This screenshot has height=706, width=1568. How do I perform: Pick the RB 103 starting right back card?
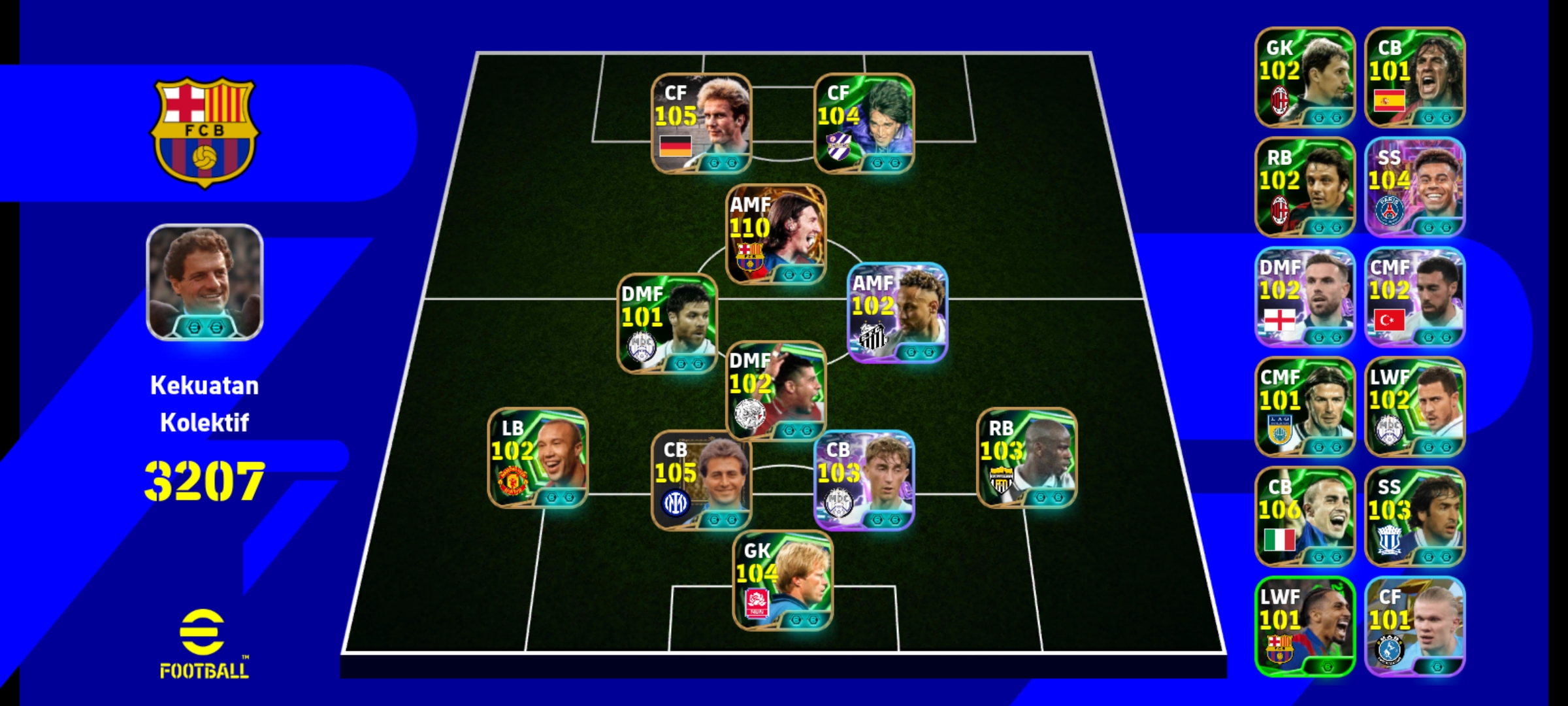(1026, 458)
